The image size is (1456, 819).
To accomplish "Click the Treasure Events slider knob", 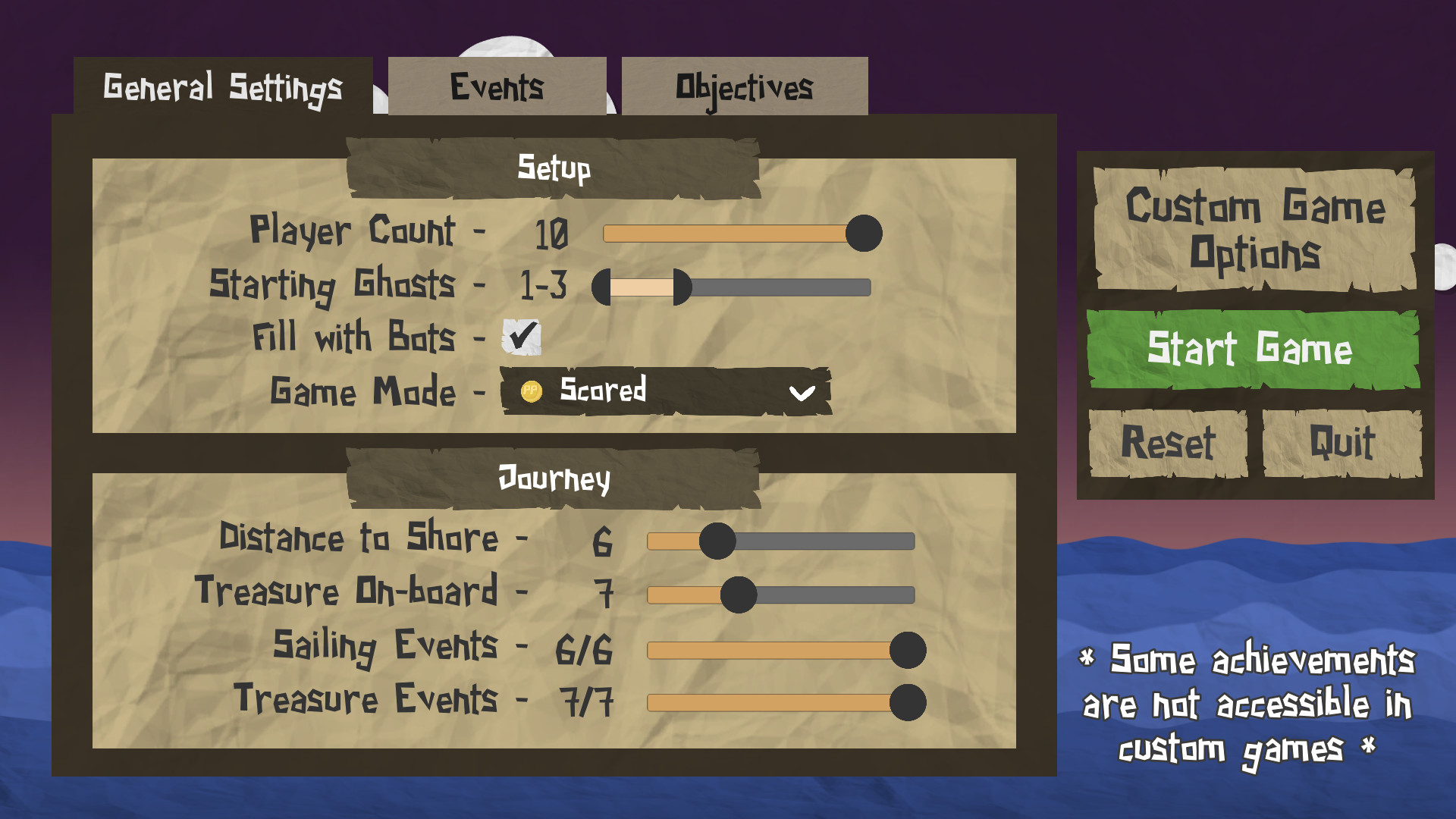I will click(907, 703).
